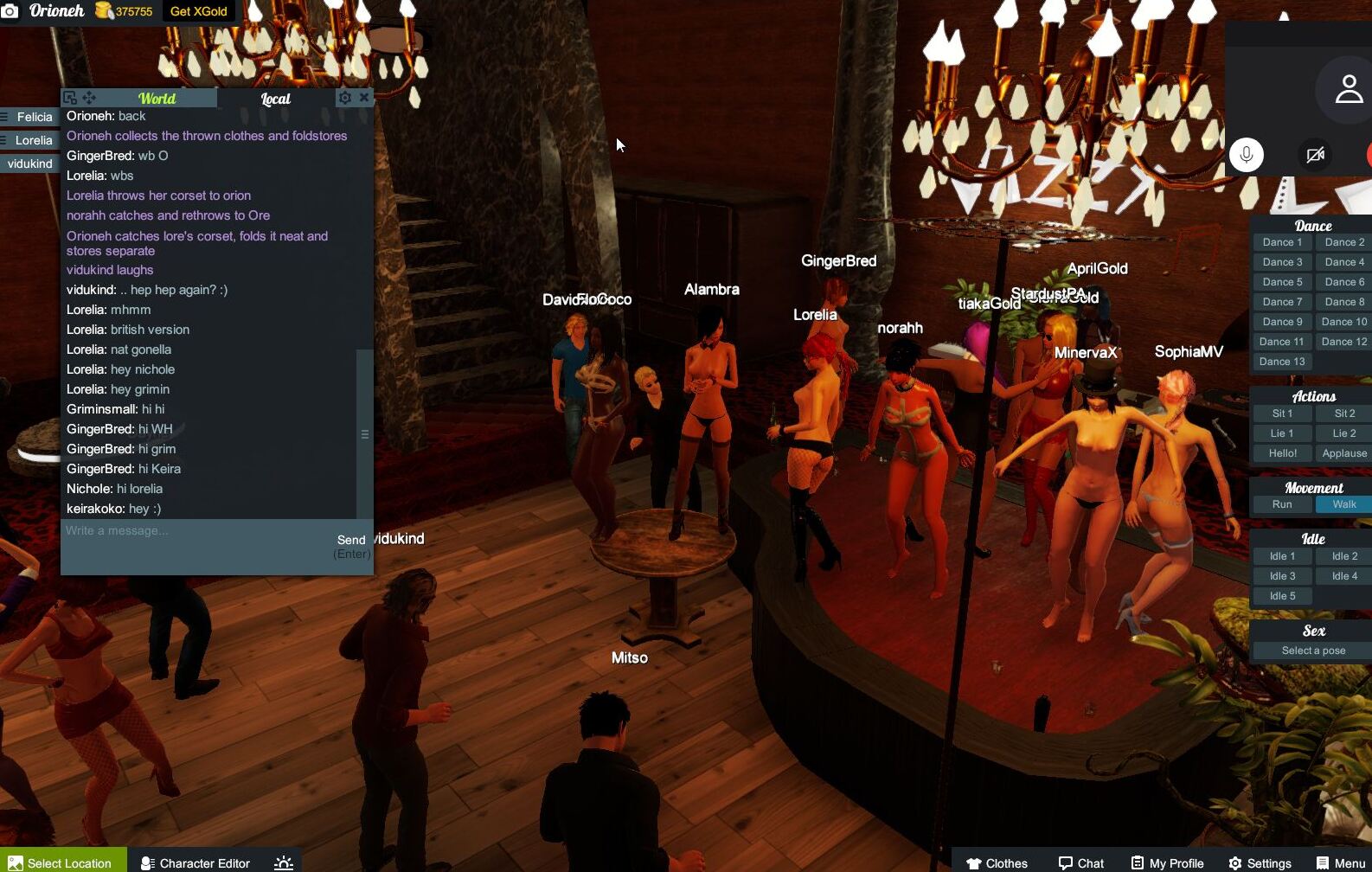The height and width of the screenshot is (872, 1372).
Task: Toggle the microphone in the right panel
Action: tap(1247, 156)
